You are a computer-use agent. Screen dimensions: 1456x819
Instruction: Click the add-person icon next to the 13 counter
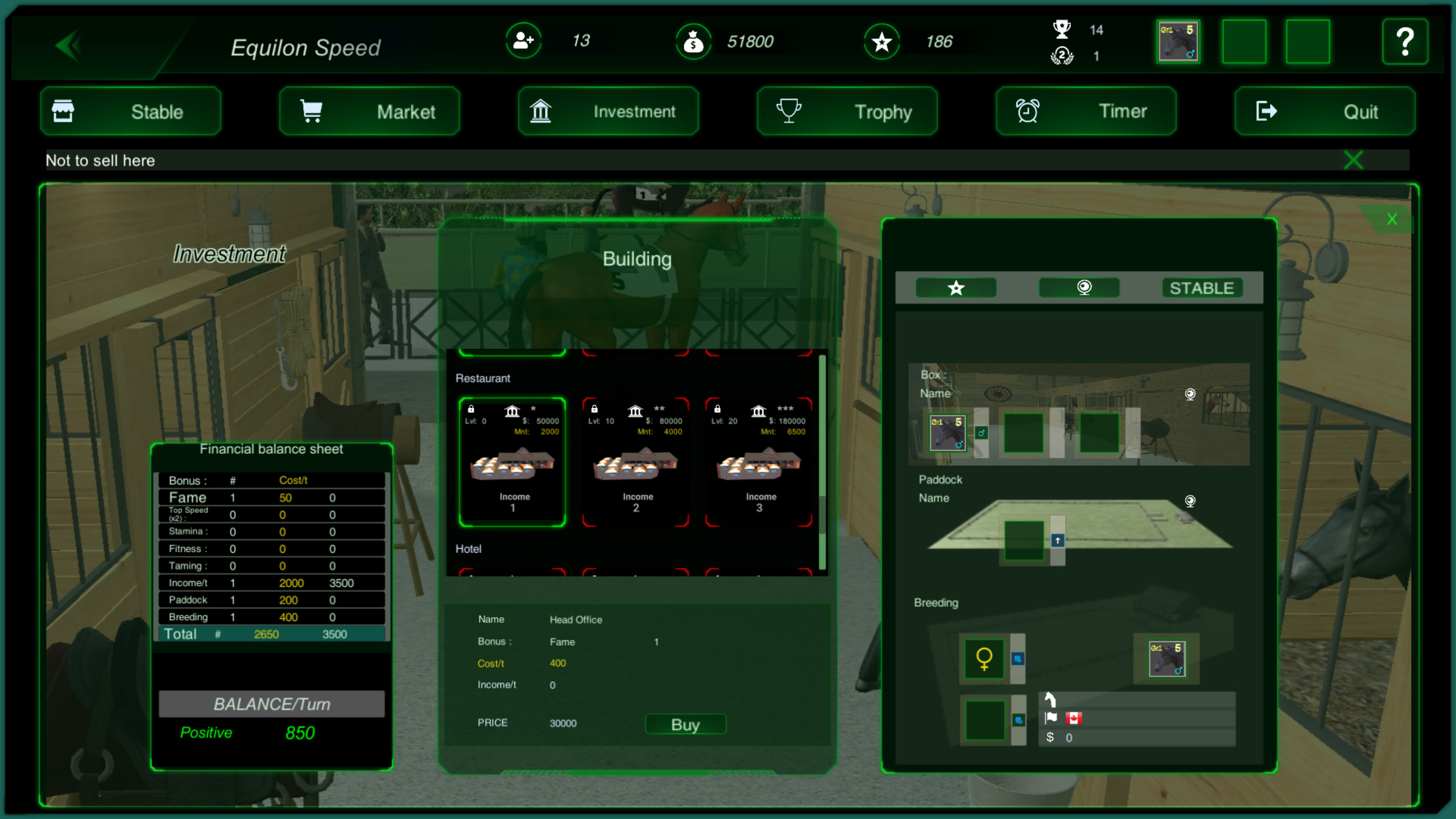click(524, 41)
